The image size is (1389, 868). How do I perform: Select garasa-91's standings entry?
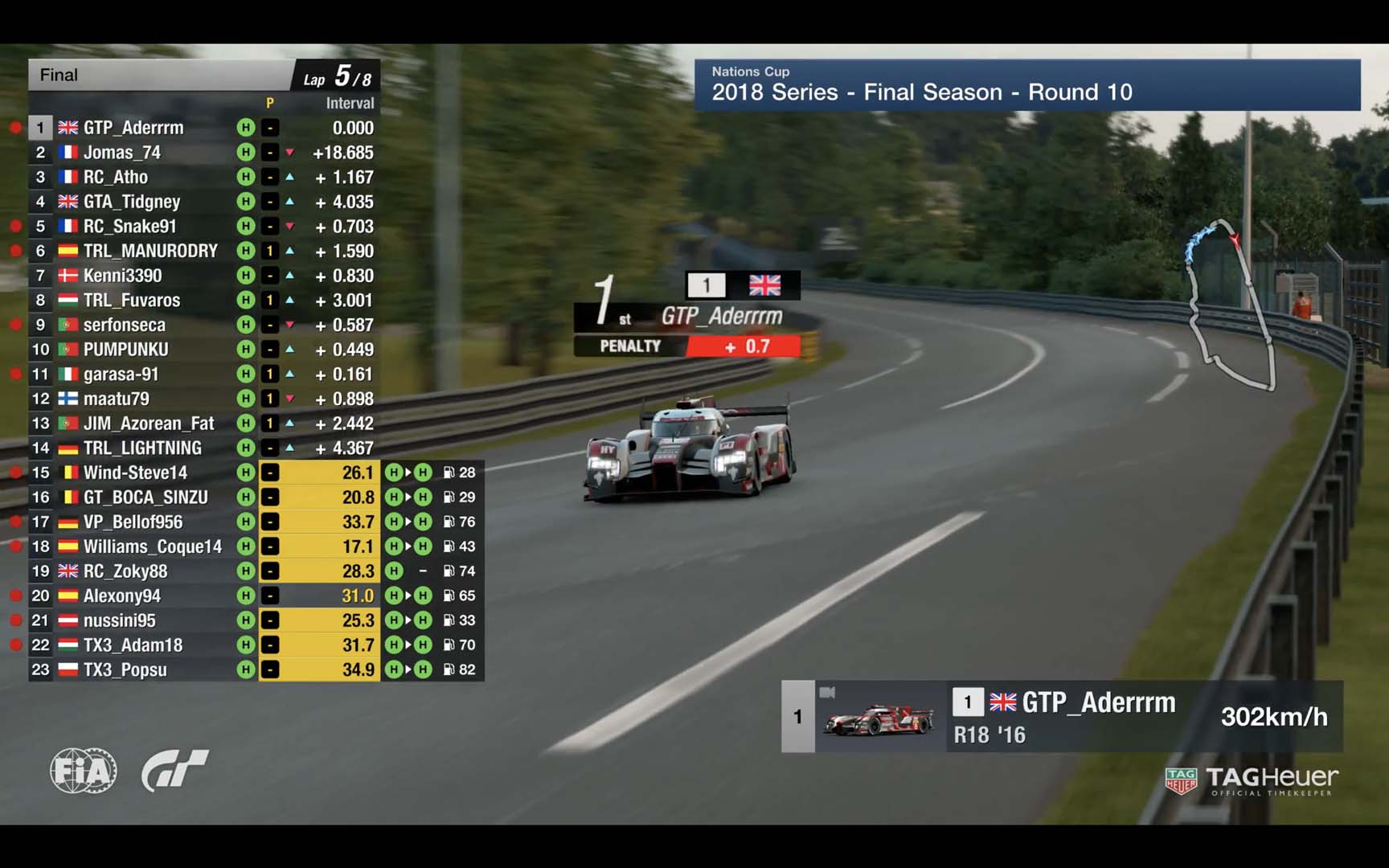121,375
